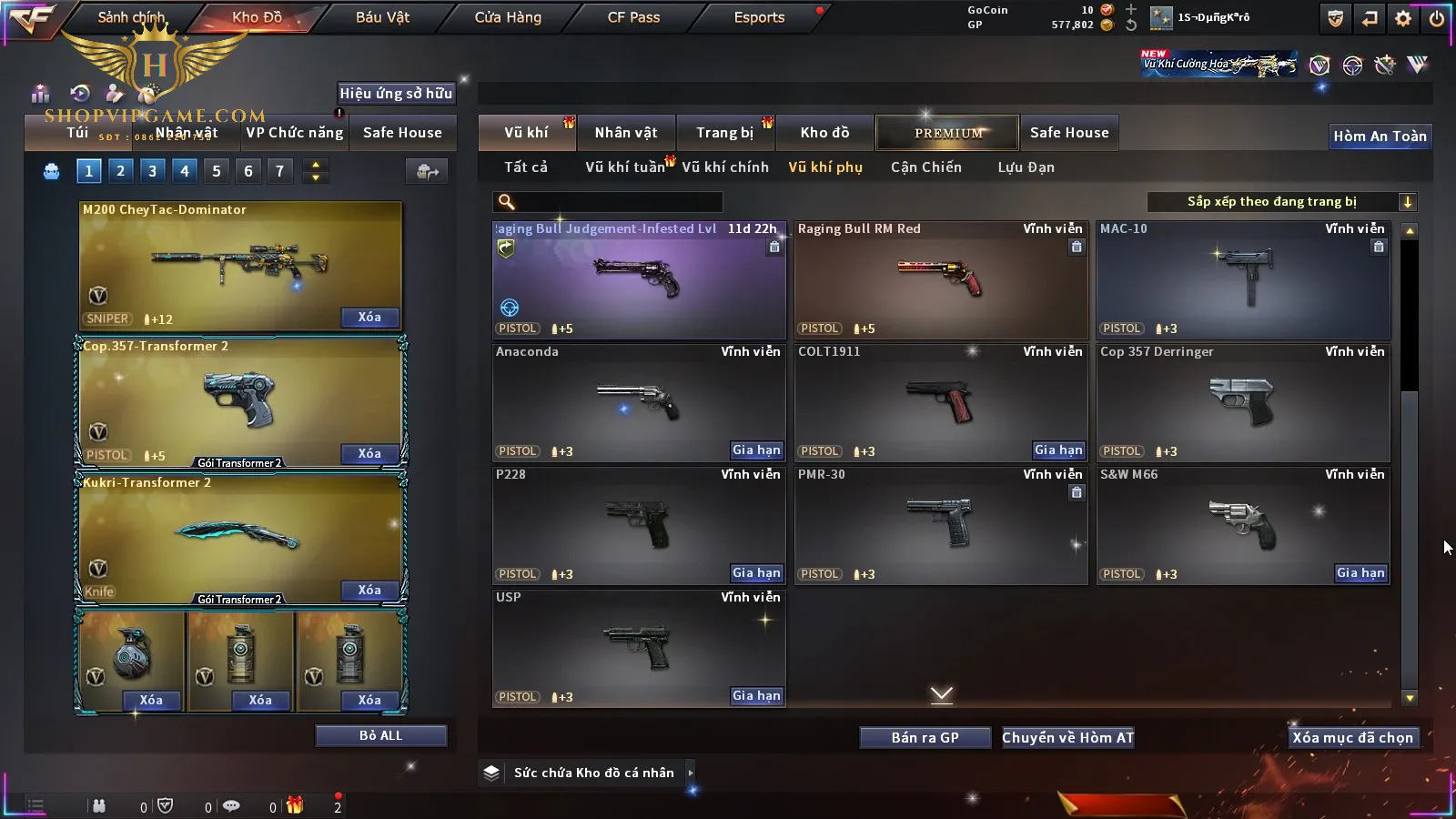
Task: Click the Bỏ ALL button
Action: [x=380, y=735]
